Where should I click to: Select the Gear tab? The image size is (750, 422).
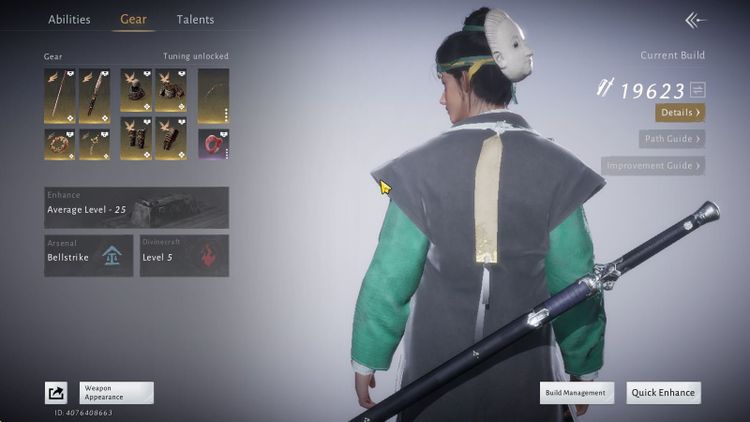pyautogui.click(x=133, y=19)
